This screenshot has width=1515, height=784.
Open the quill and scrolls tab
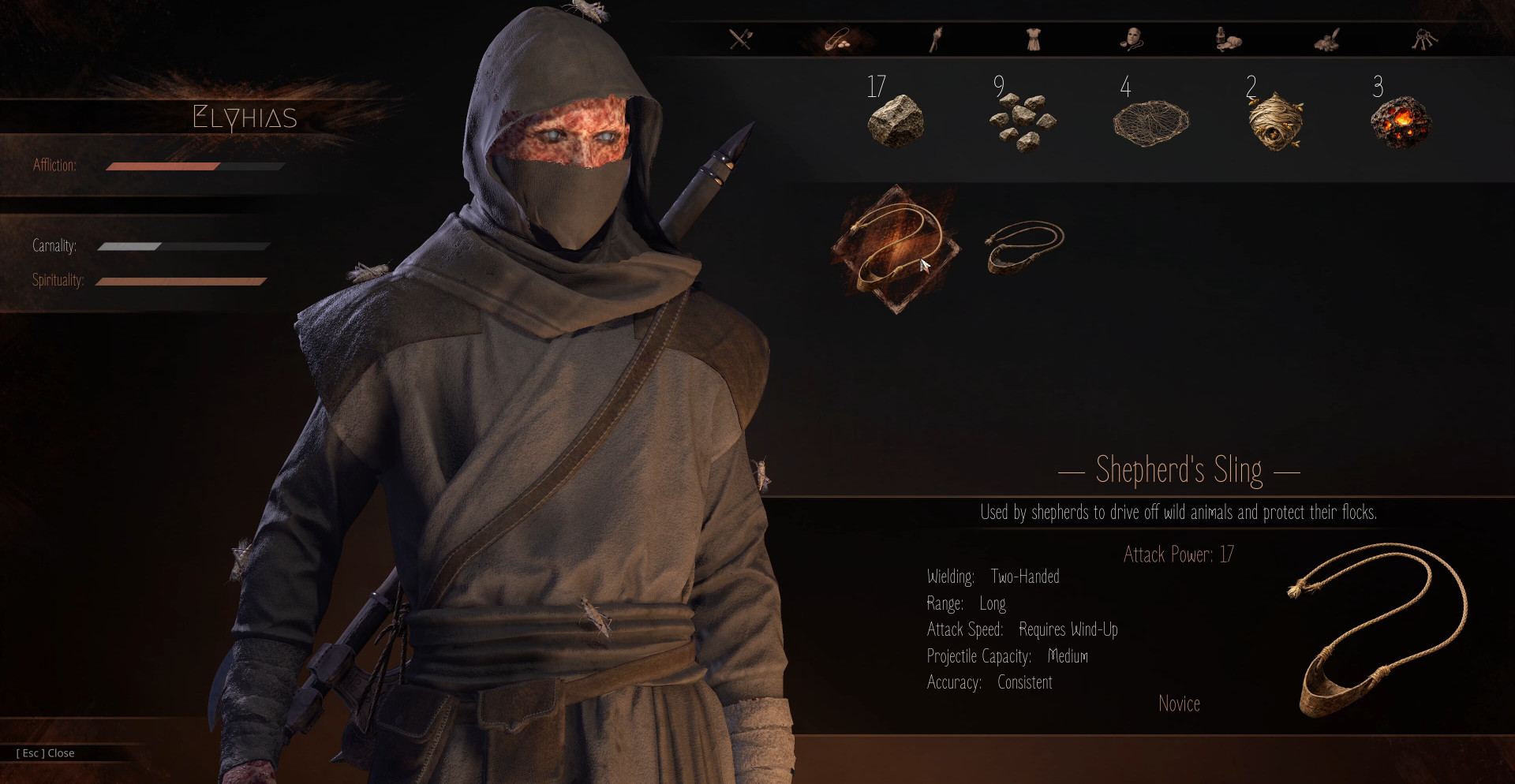pos(1327,39)
